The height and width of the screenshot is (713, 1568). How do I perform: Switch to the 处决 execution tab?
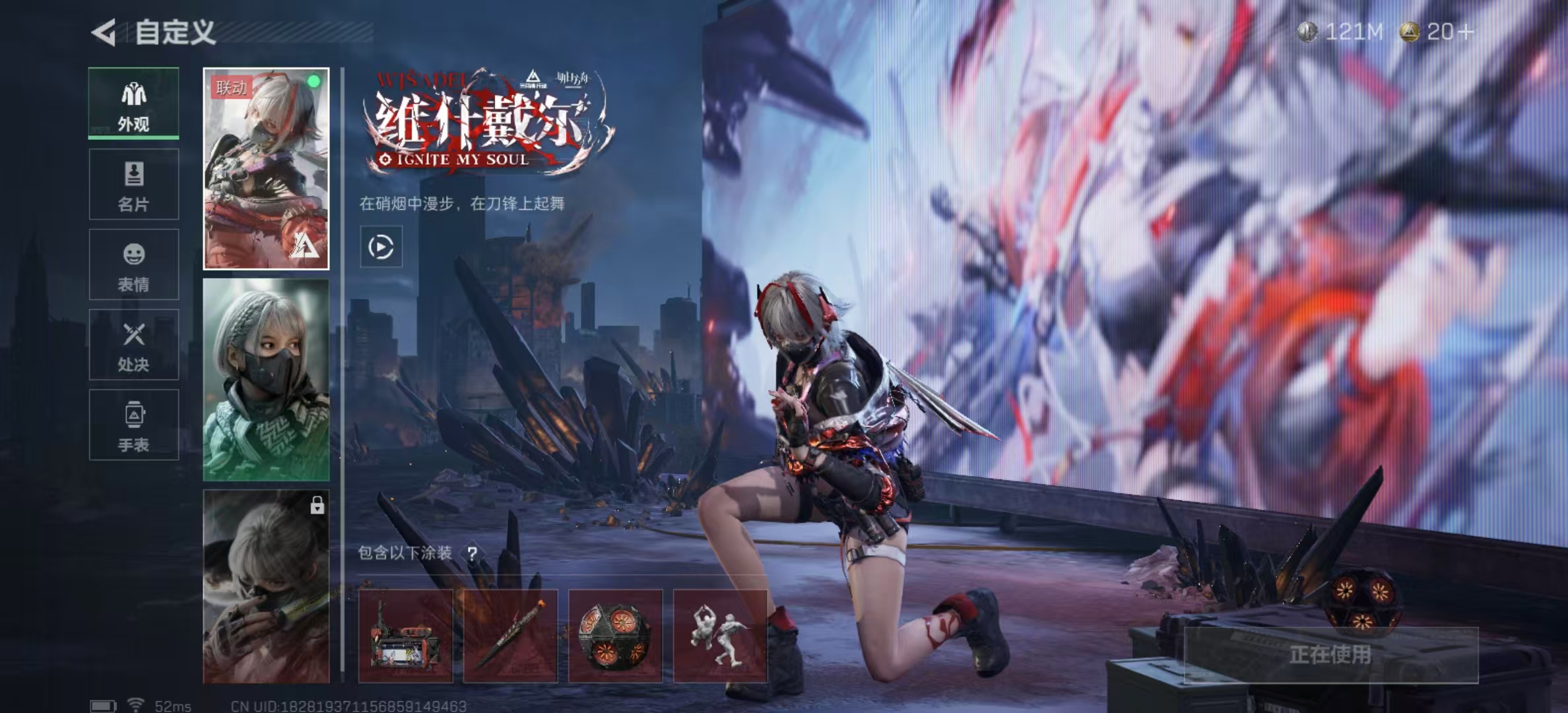pos(134,345)
